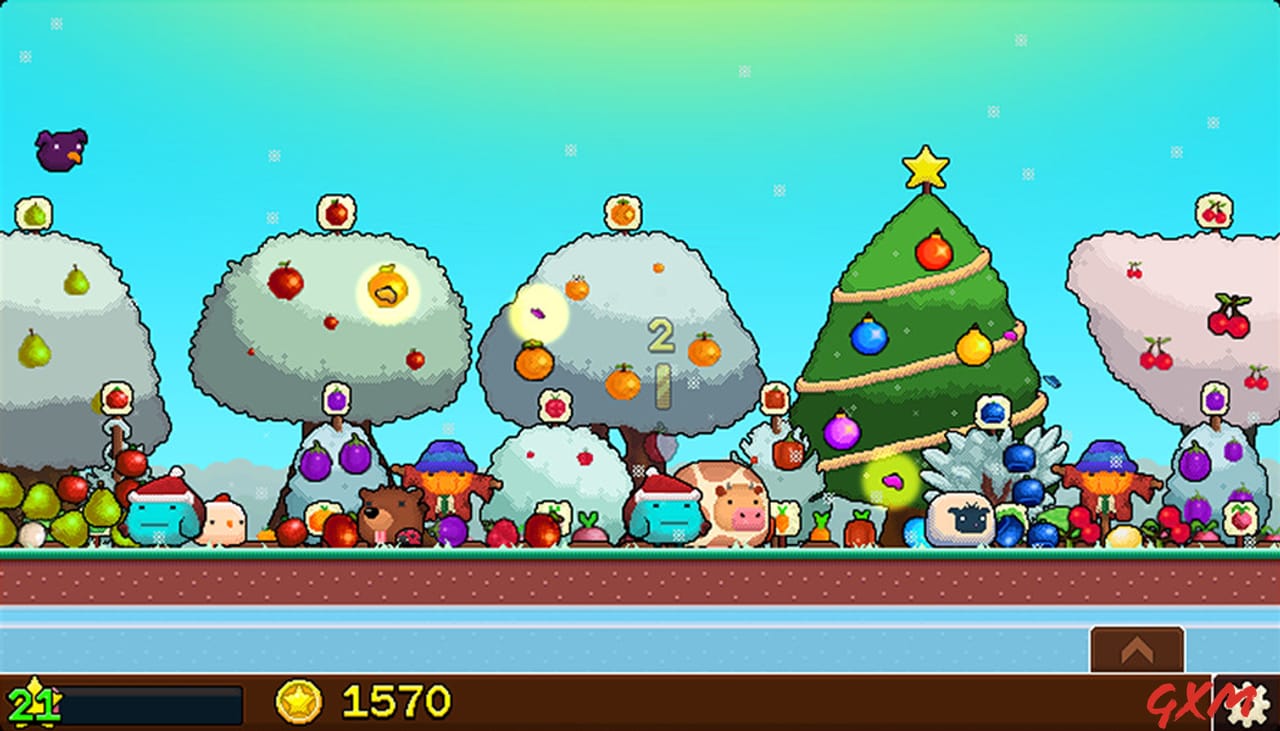Click the sheep near the blueberry bush

coord(959,516)
